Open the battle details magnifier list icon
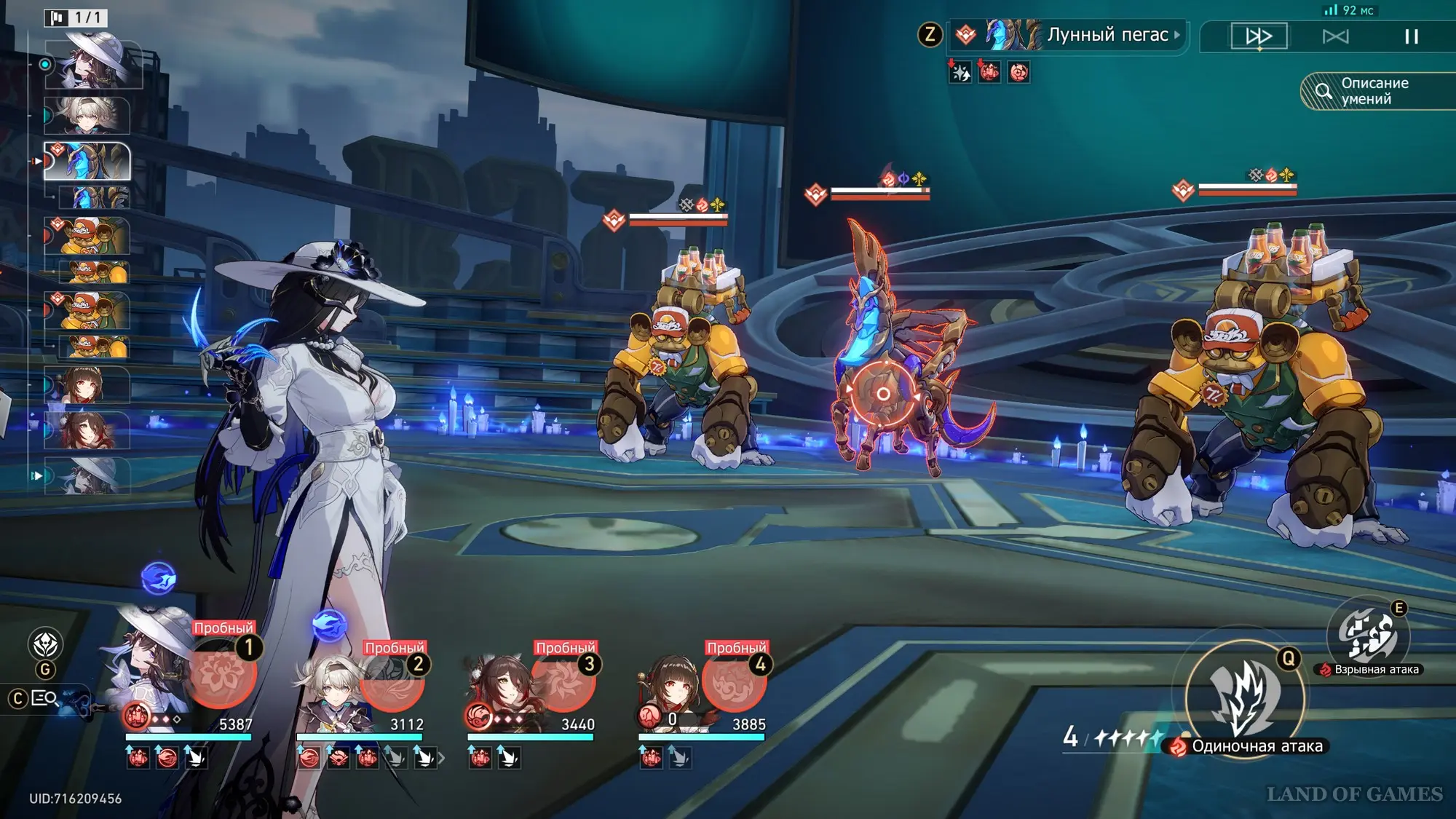Image resolution: width=1456 pixels, height=819 pixels. coord(44,698)
